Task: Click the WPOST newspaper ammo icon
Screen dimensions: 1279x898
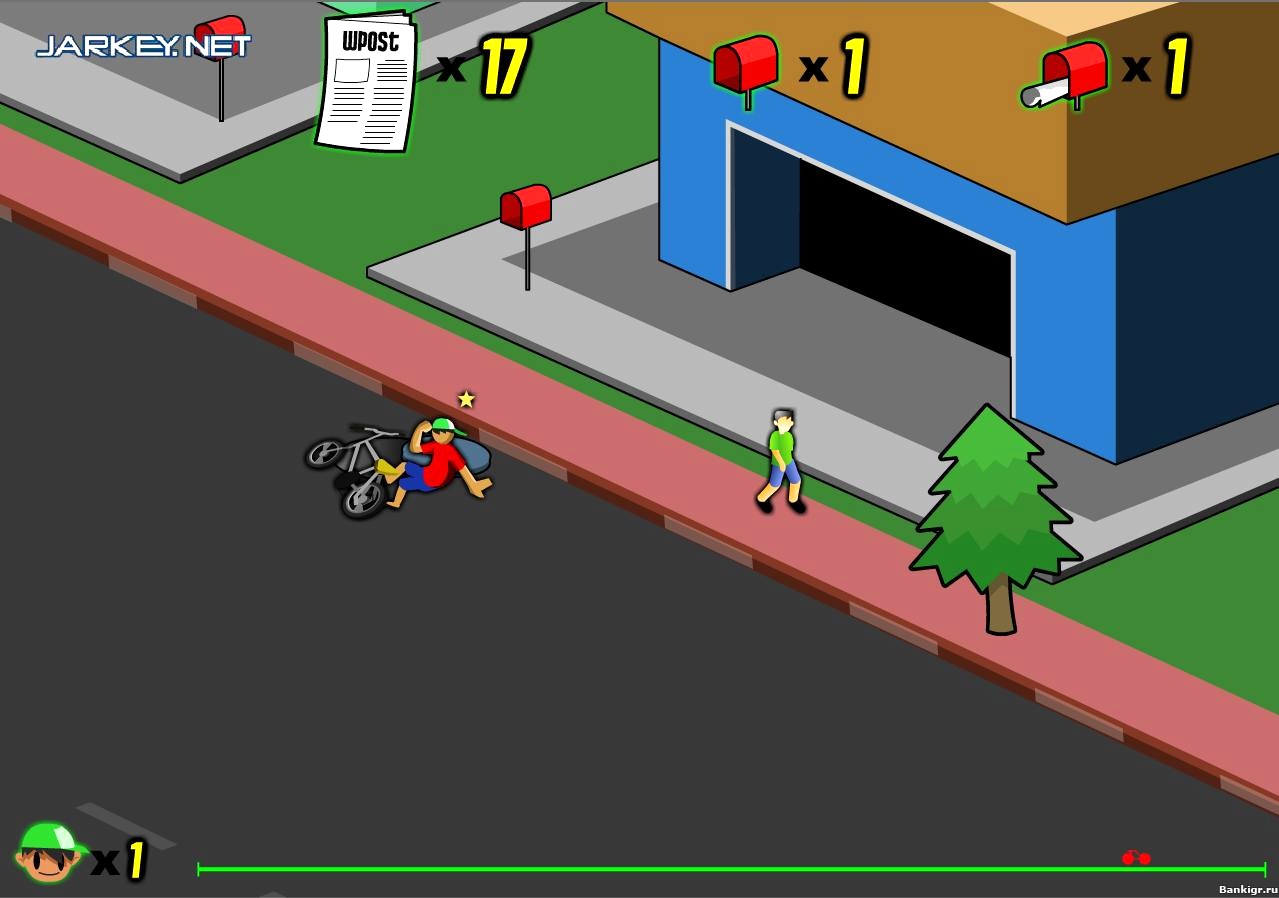Action: (x=367, y=82)
